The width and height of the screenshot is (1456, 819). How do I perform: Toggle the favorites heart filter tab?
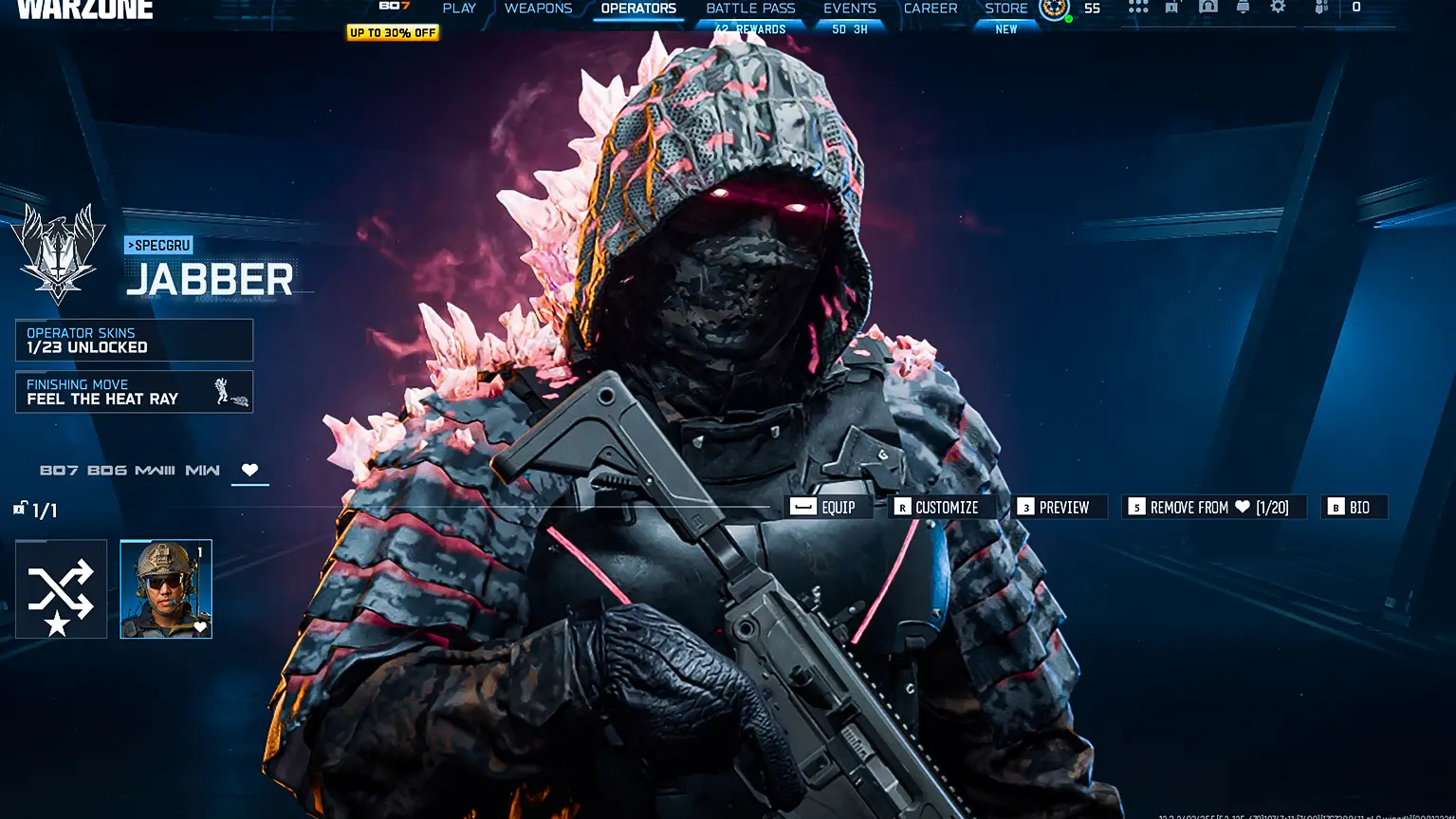[x=249, y=469]
